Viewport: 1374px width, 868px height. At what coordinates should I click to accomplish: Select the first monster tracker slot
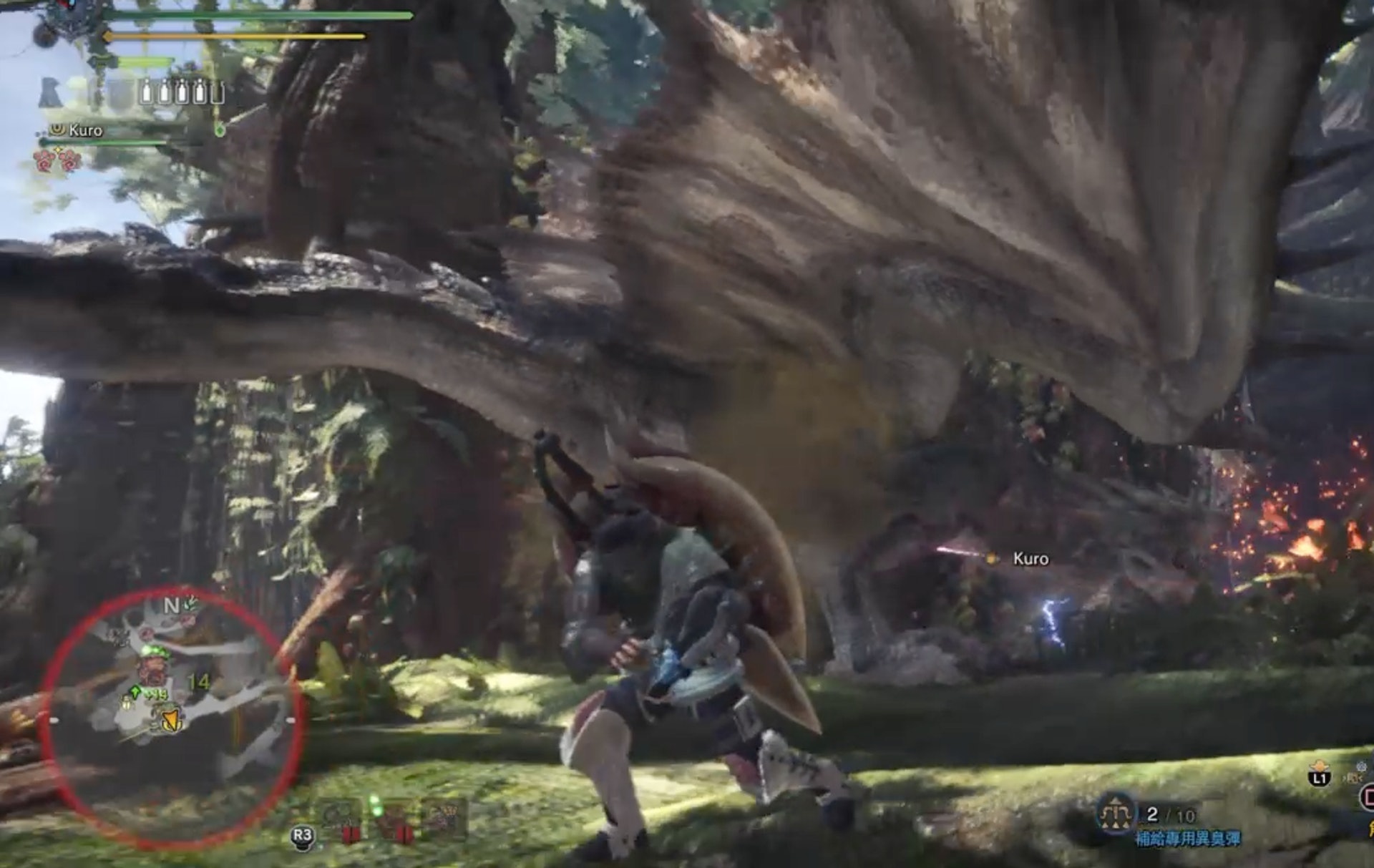339,817
